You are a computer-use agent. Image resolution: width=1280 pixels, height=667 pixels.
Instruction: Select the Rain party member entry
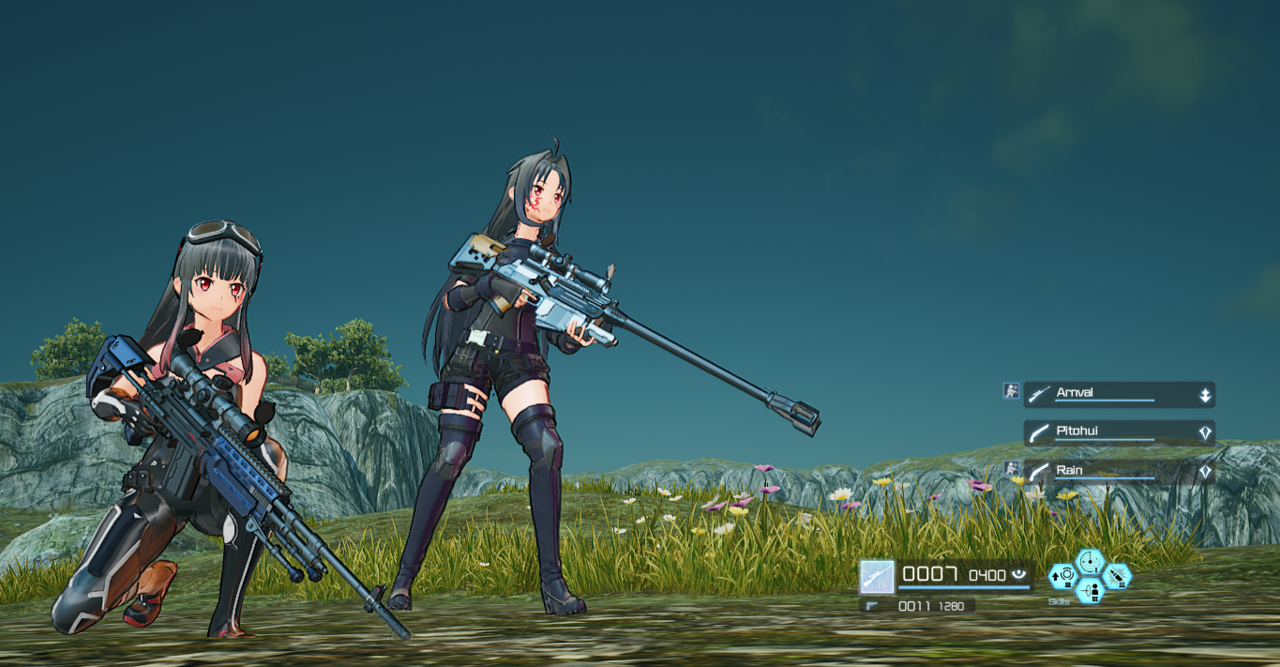[1119, 471]
